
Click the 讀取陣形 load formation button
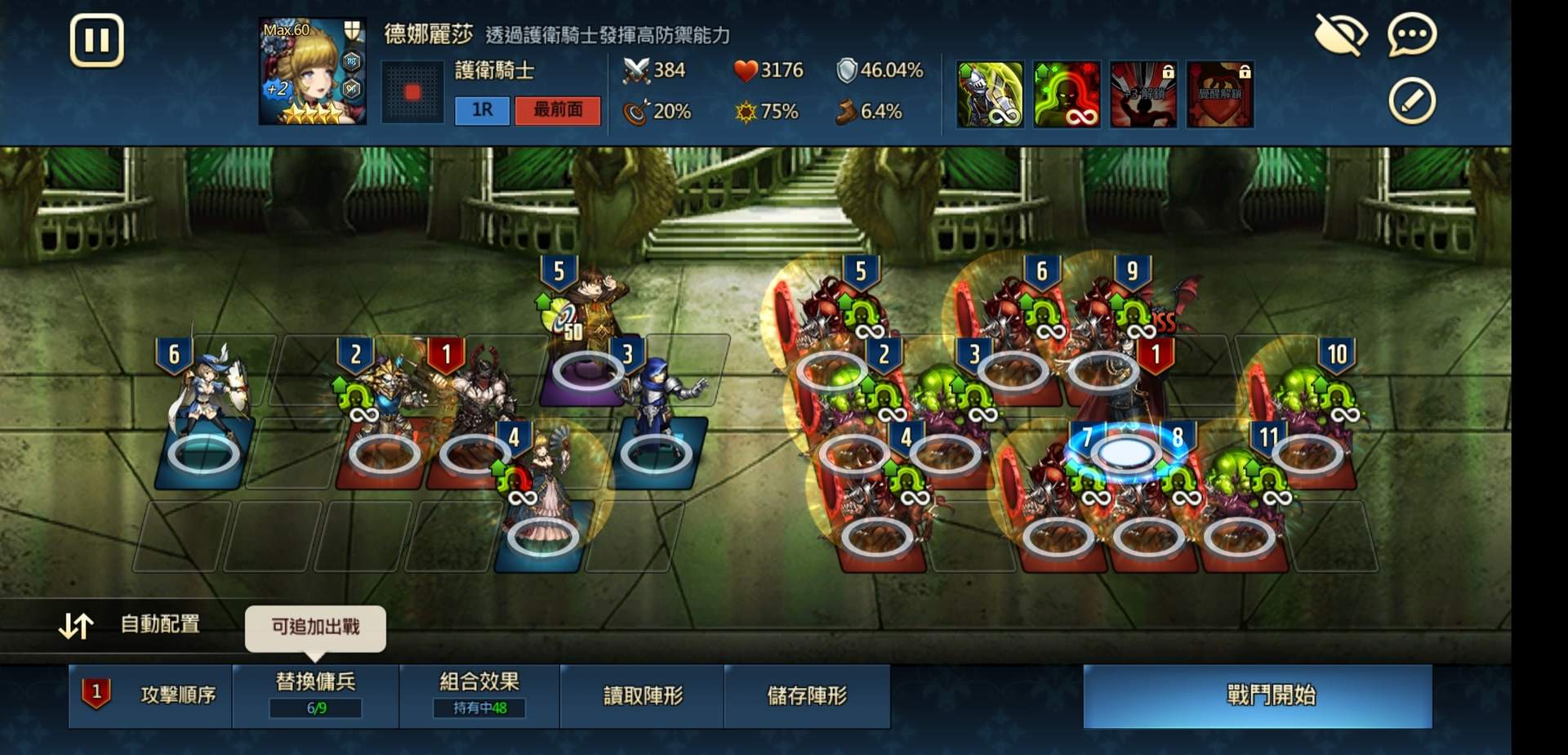pos(642,696)
